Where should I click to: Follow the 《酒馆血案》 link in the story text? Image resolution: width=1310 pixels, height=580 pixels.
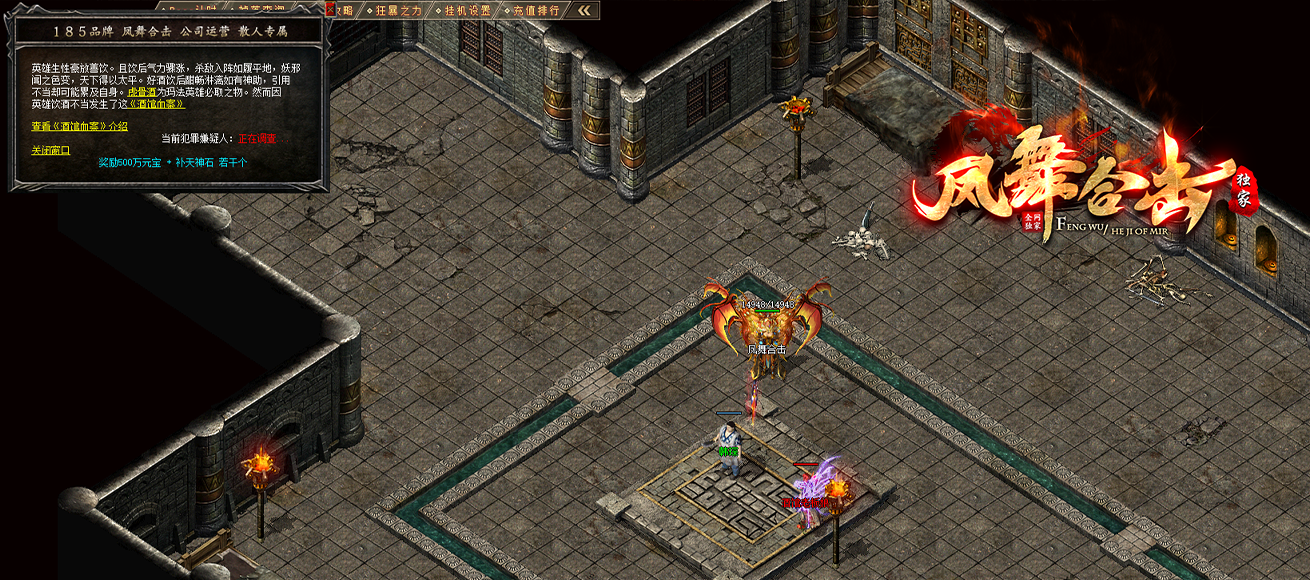tap(153, 104)
